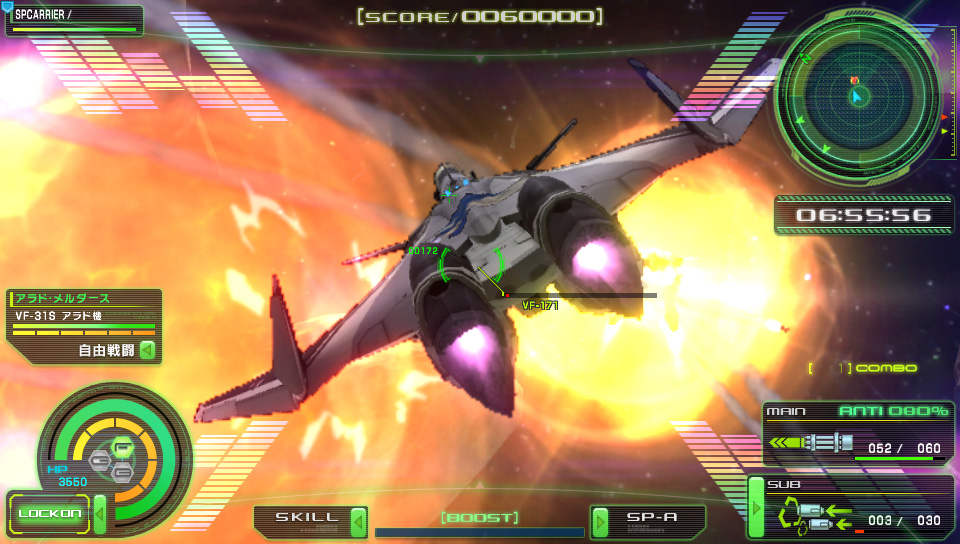
Task: Click the circular radar minimap
Action: click(x=858, y=95)
